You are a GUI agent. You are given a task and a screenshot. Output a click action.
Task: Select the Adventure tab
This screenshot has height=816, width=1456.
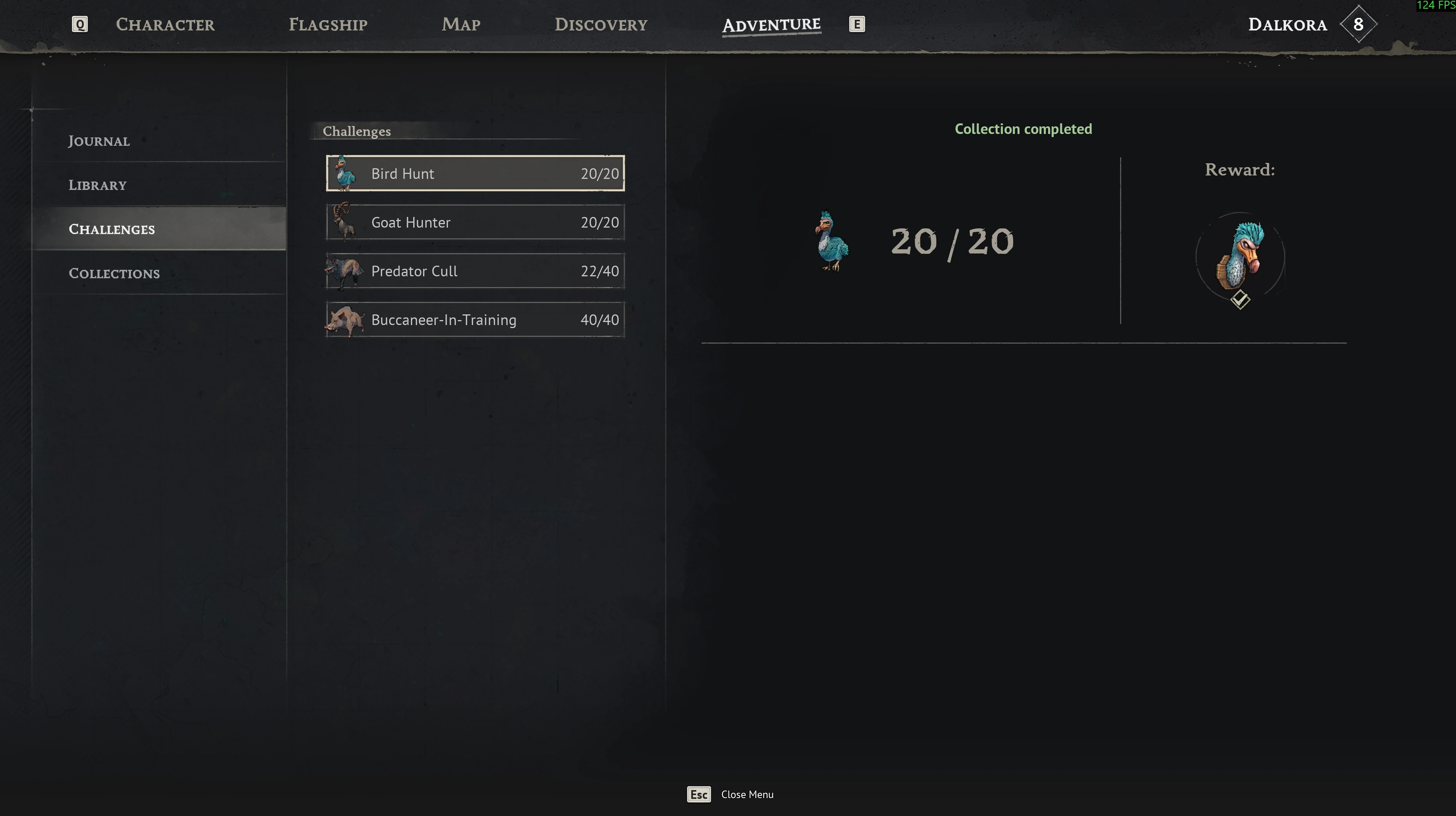[x=771, y=25]
